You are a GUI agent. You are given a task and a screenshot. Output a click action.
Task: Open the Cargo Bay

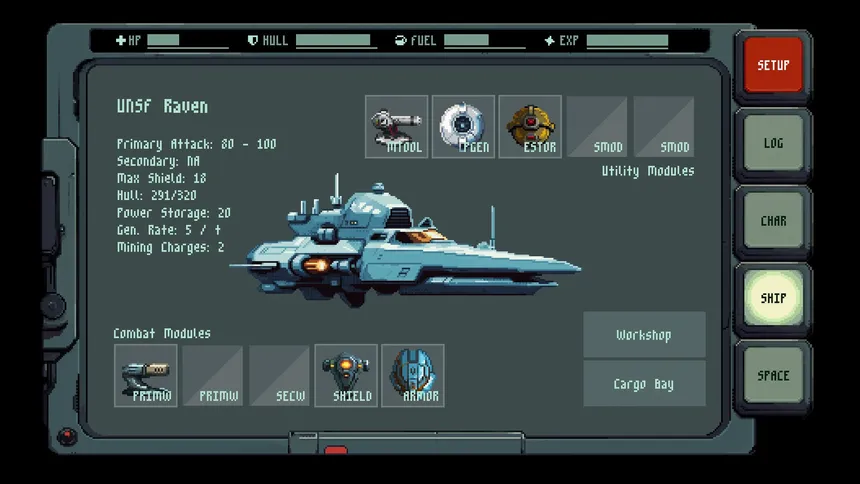644,384
